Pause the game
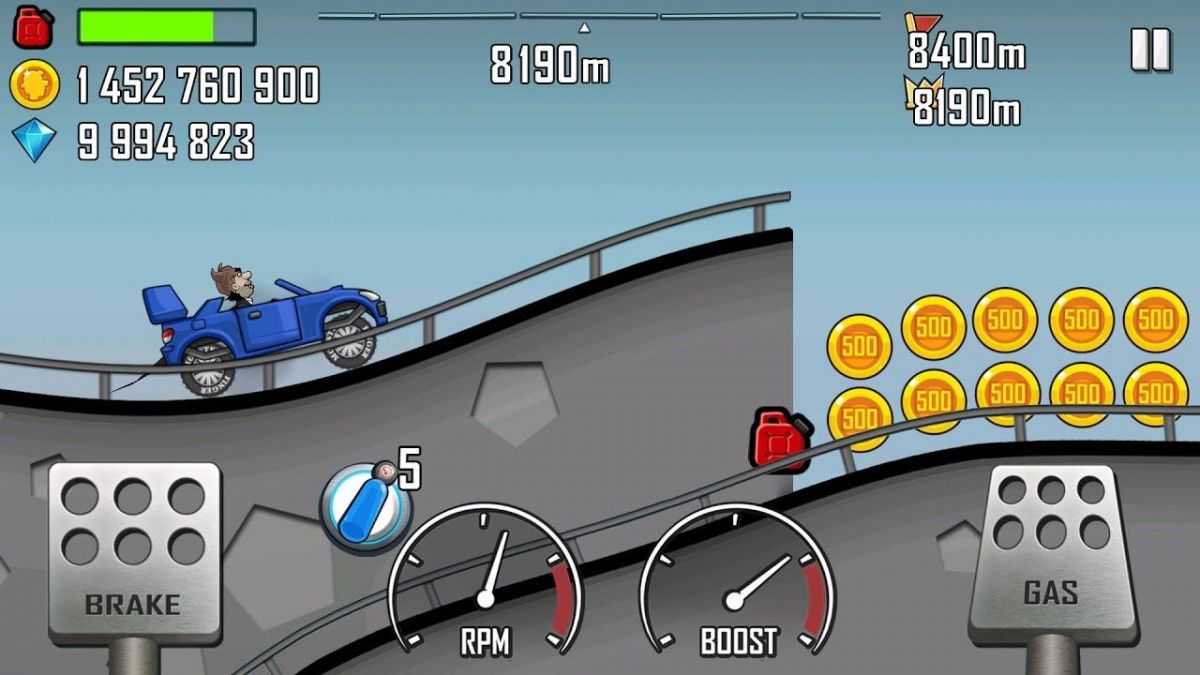 (1150, 50)
